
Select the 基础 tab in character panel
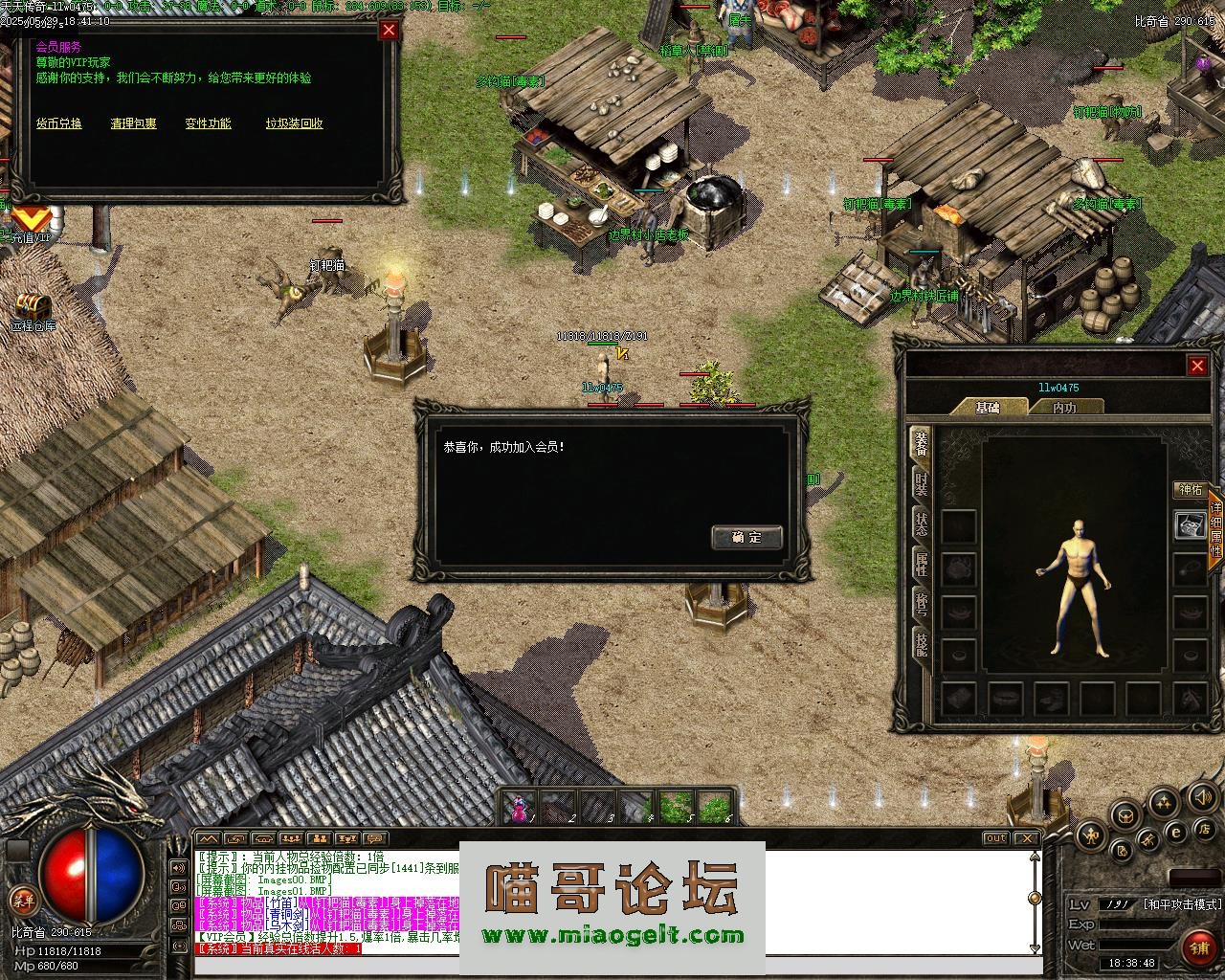(988, 408)
